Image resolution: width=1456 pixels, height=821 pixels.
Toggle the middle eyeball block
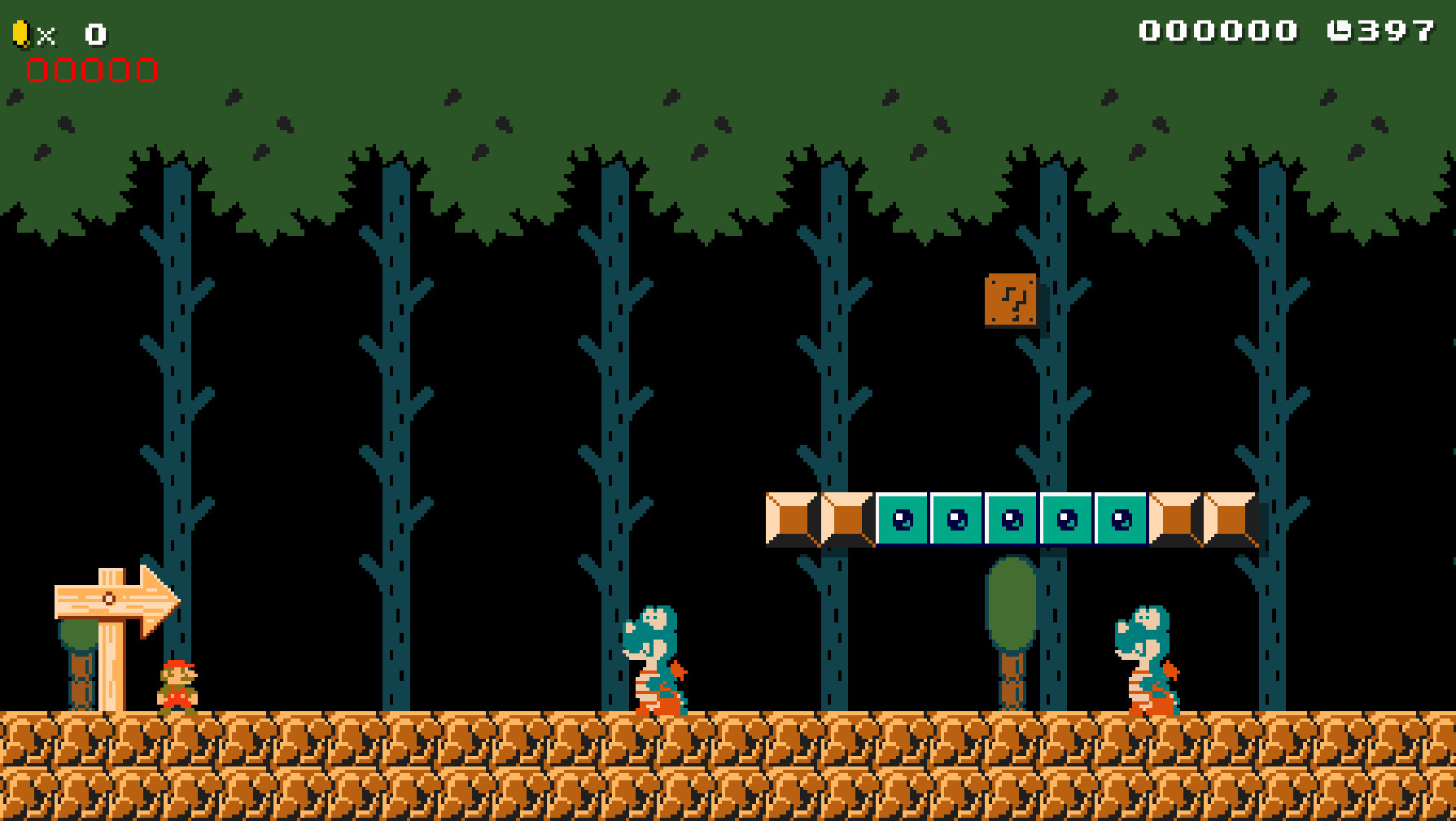point(1012,519)
